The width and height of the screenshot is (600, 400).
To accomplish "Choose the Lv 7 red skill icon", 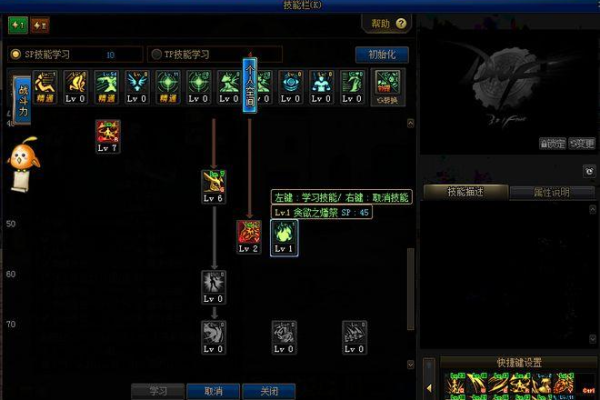I will coord(107,135).
